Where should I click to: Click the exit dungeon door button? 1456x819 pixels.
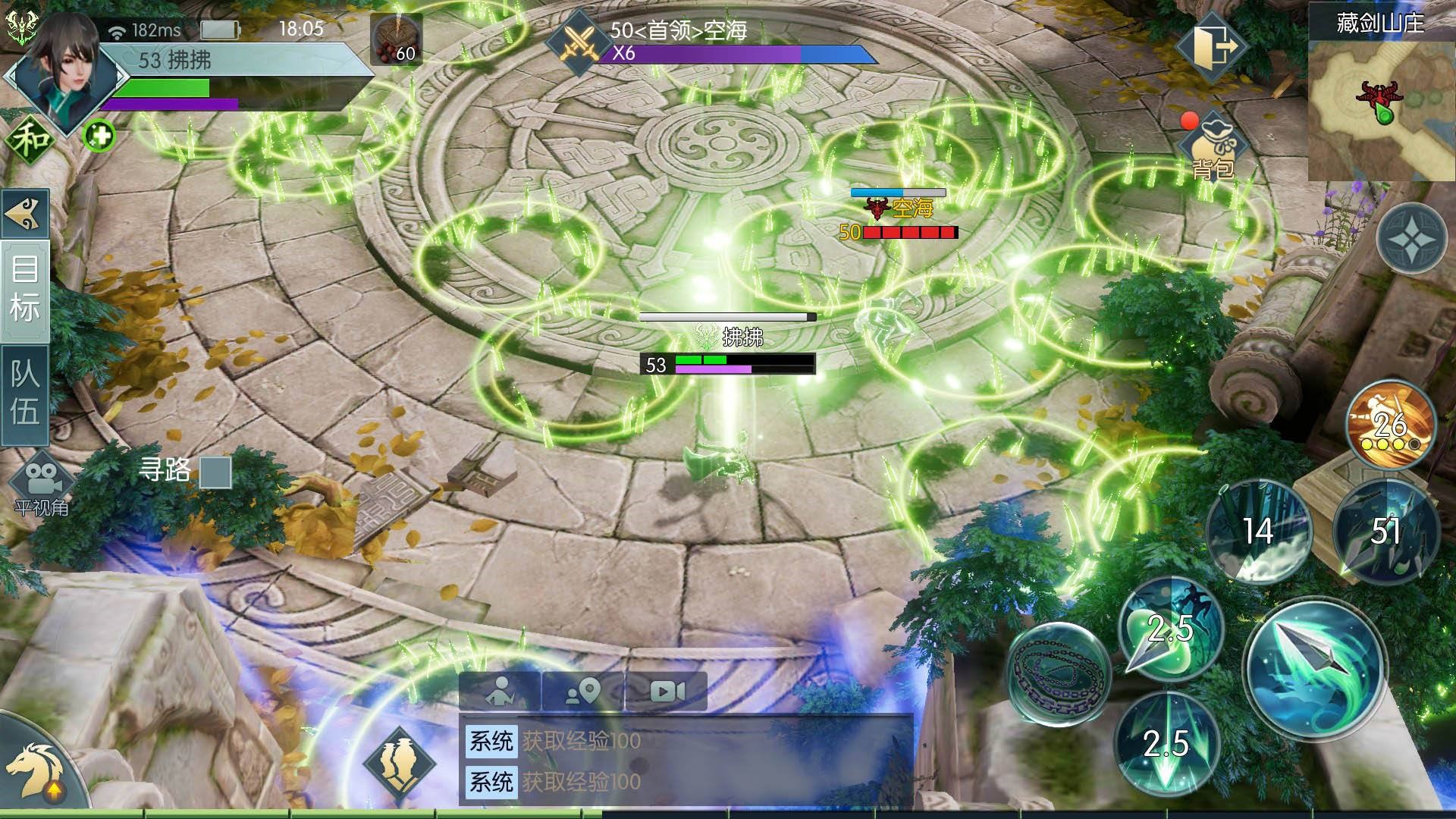click(1211, 45)
